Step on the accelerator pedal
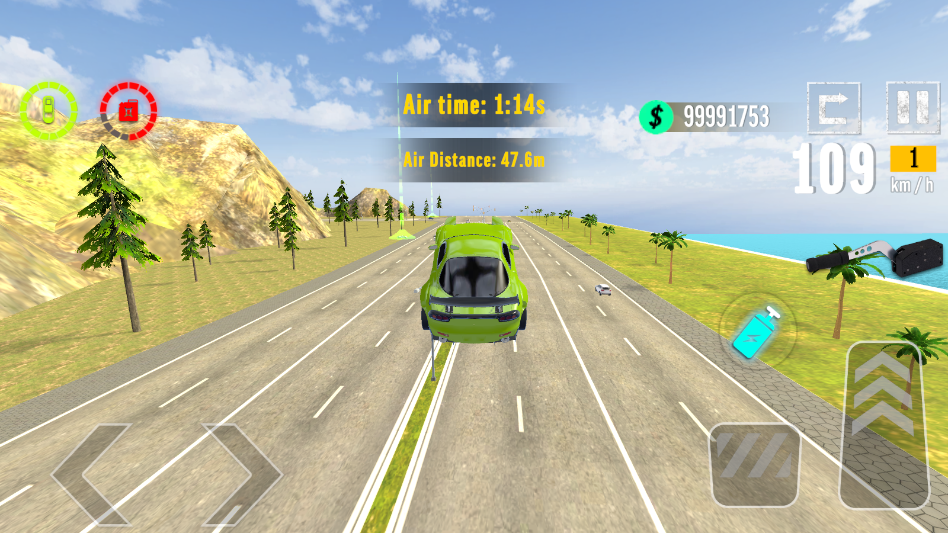The height and width of the screenshot is (533, 948). point(883,423)
